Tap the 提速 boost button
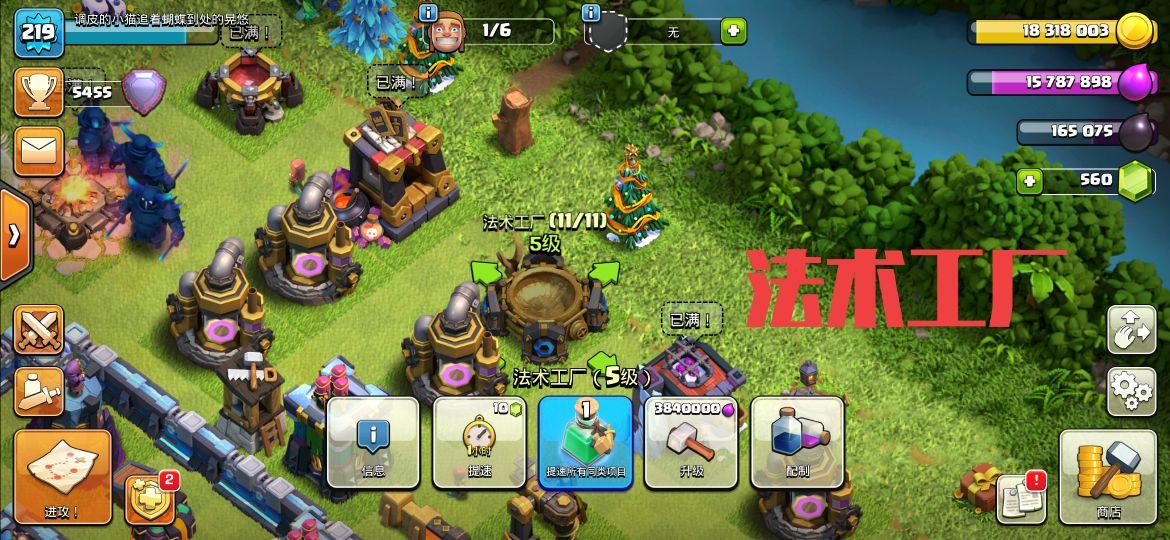The image size is (1170, 540). point(479,443)
